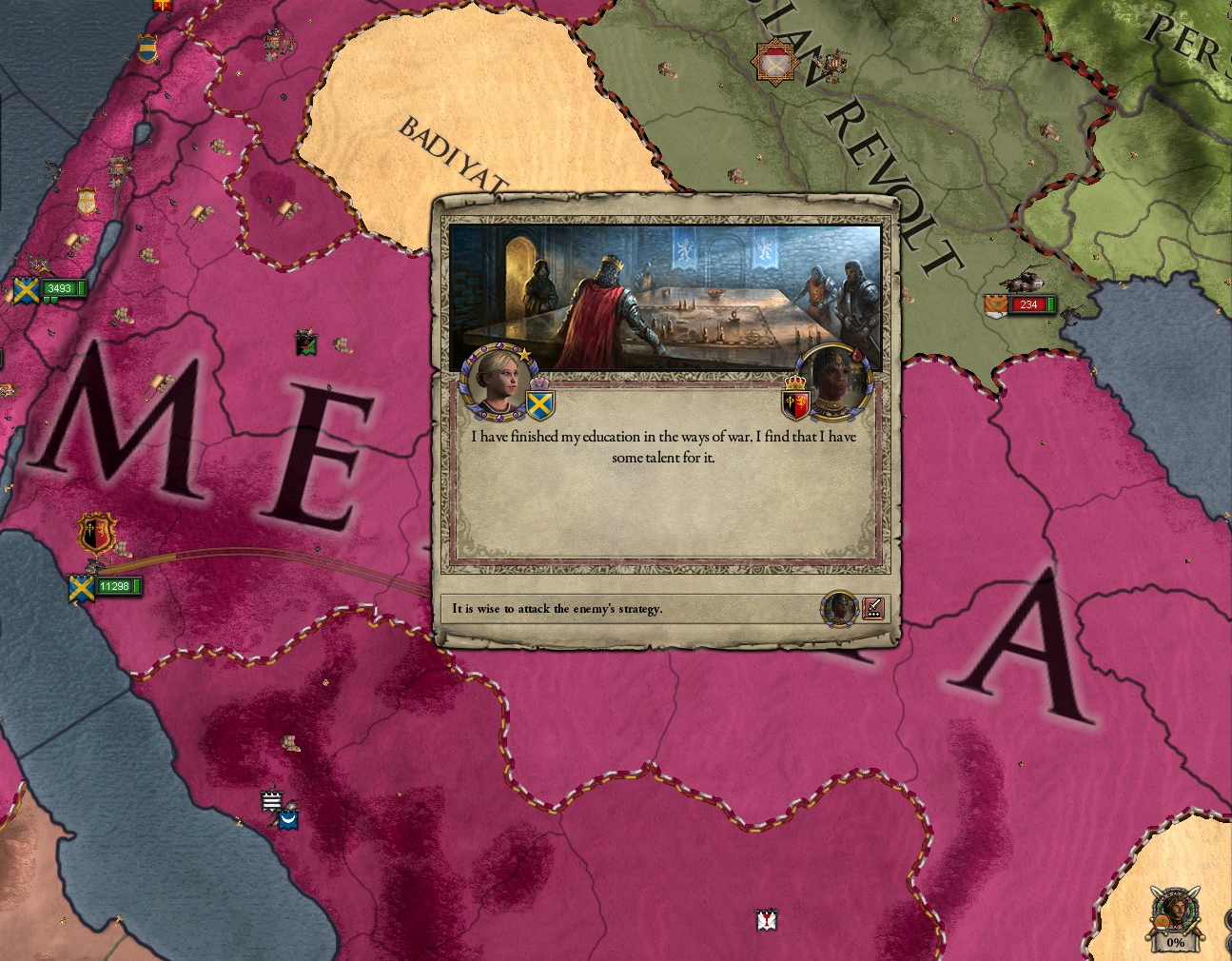Click the shield emblem above the 11298 army
The height and width of the screenshot is (961, 1232).
(94, 533)
